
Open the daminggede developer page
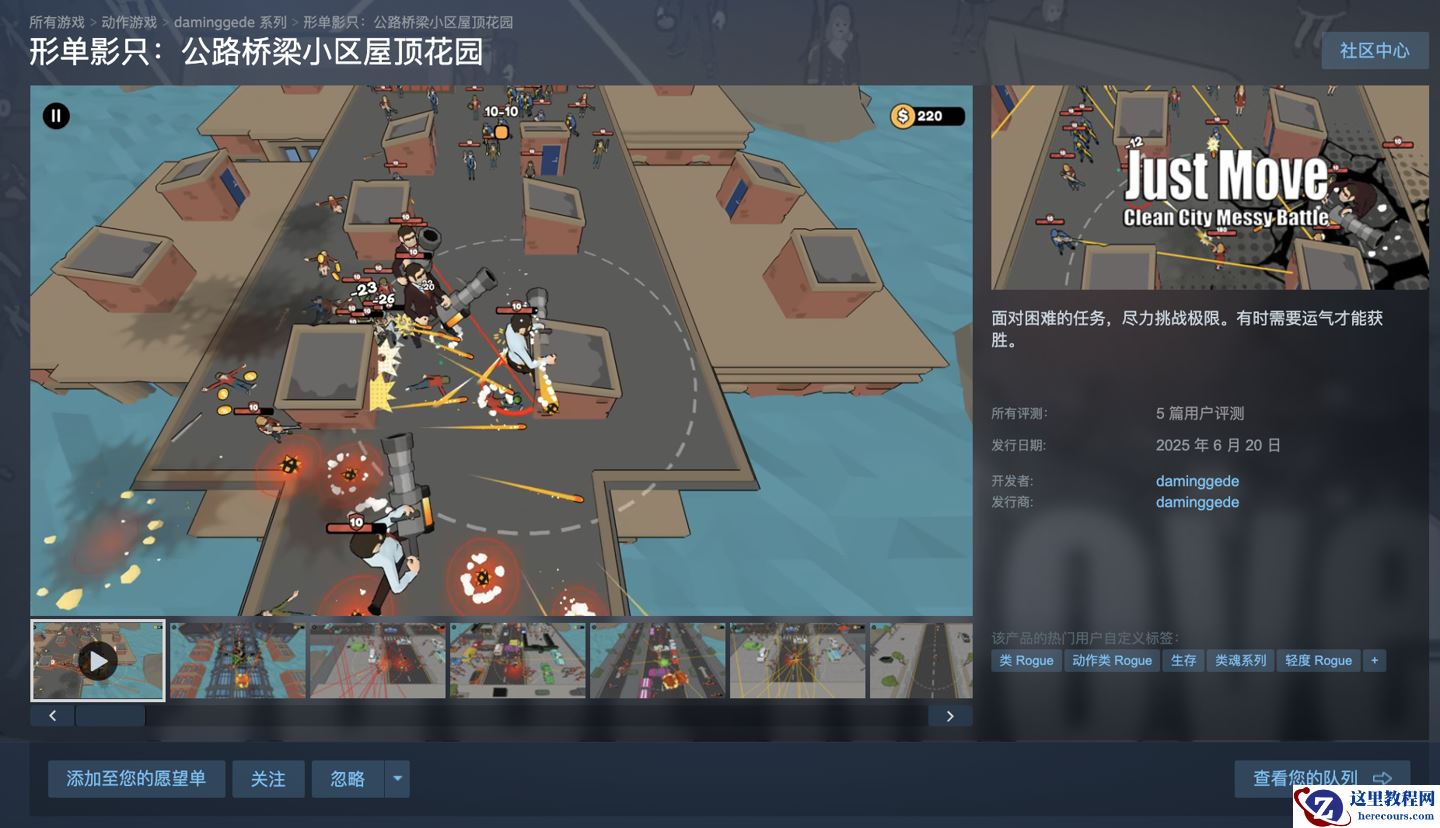1196,481
